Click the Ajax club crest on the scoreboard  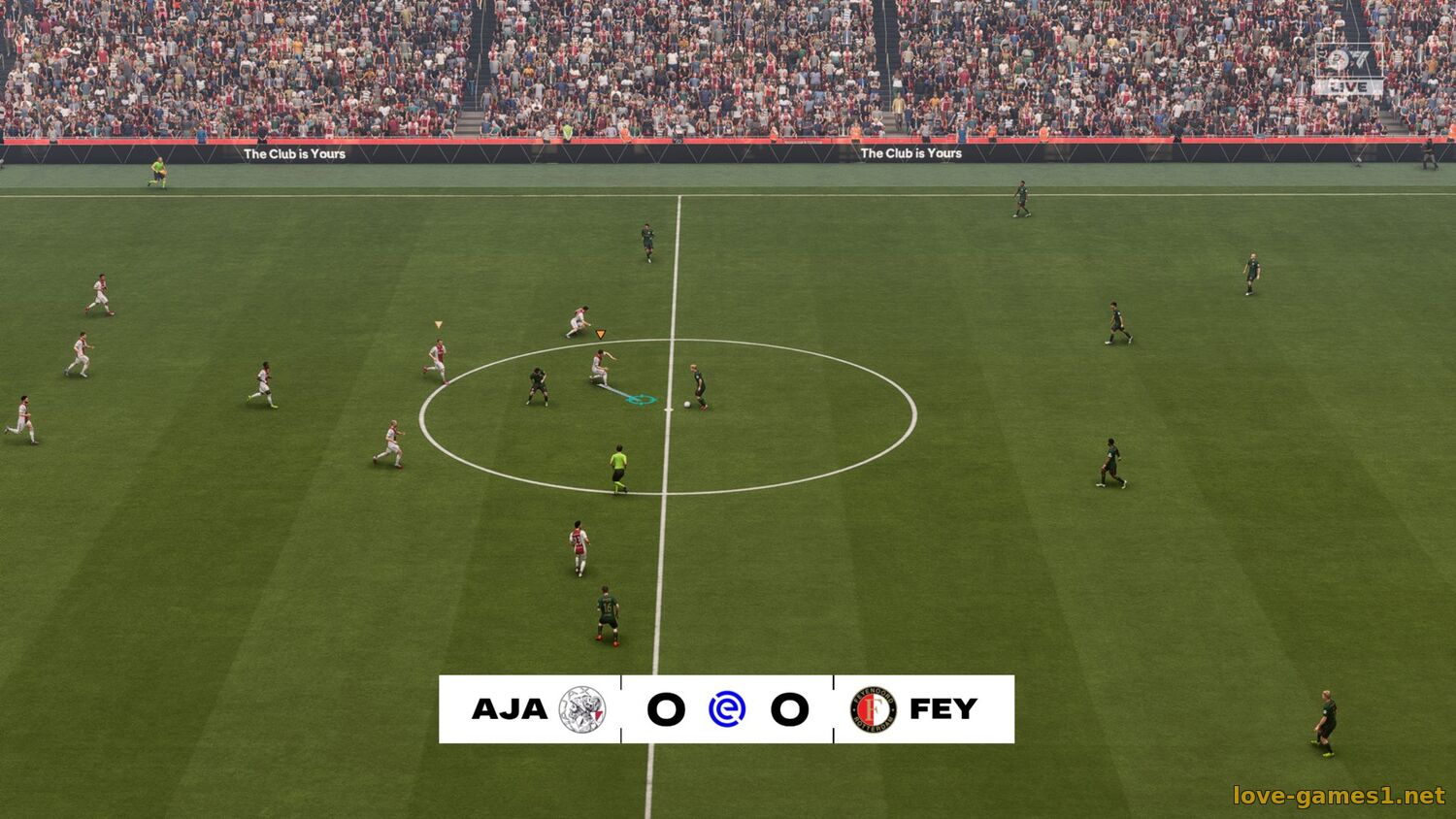pyautogui.click(x=582, y=709)
